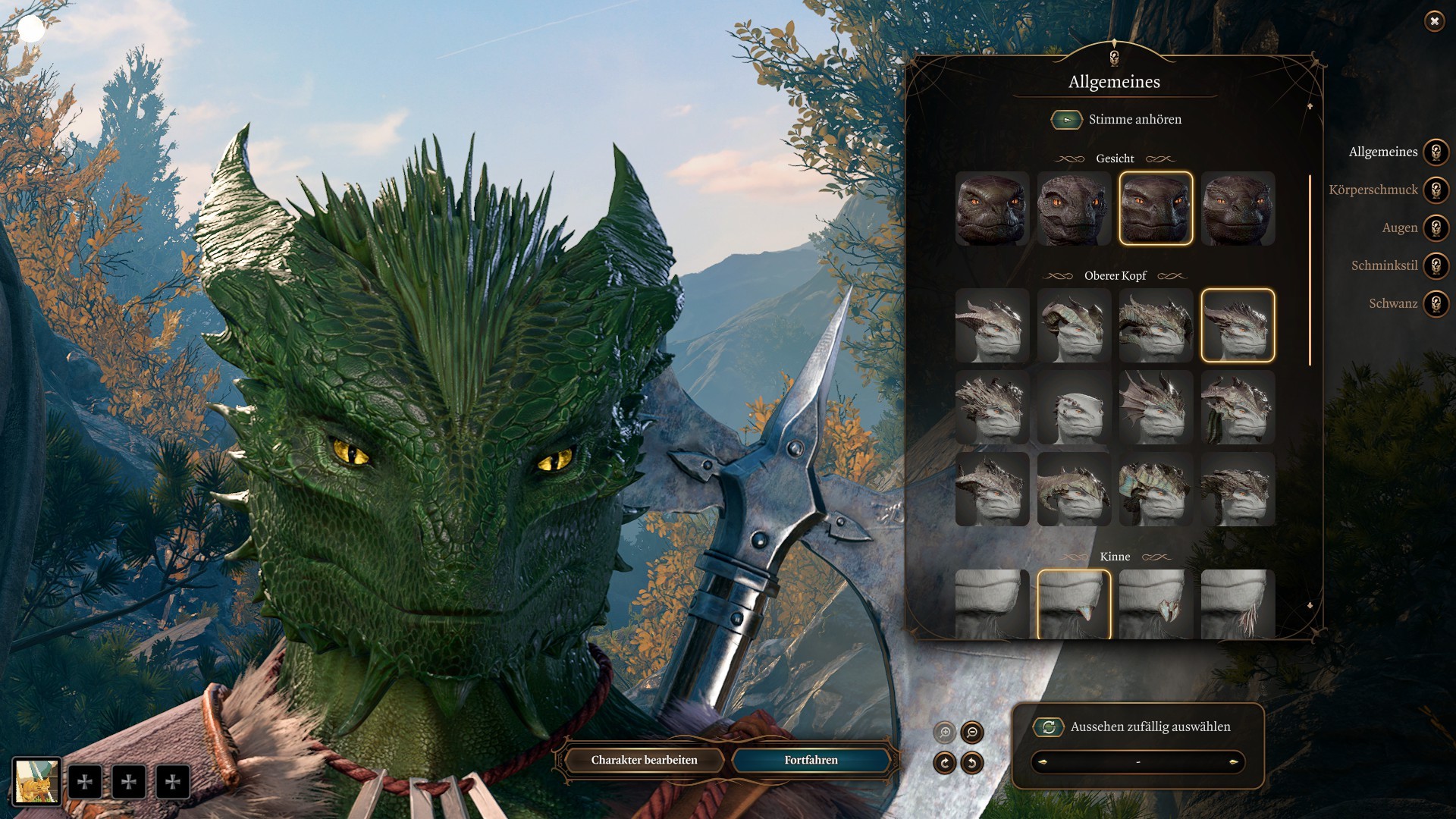Click the Schminkstil skull icon

[1436, 266]
